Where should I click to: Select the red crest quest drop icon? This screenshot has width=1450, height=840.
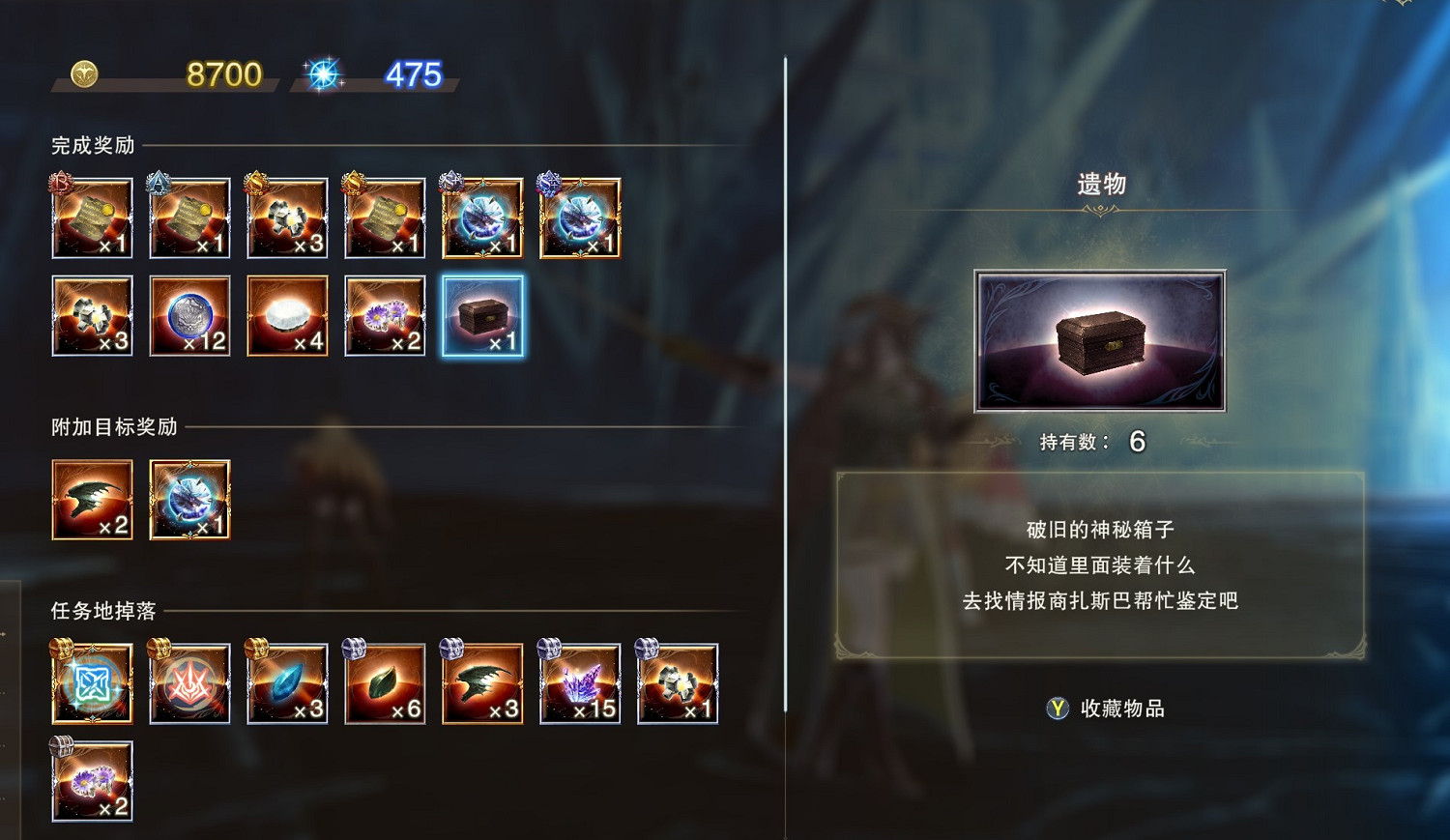pos(189,683)
